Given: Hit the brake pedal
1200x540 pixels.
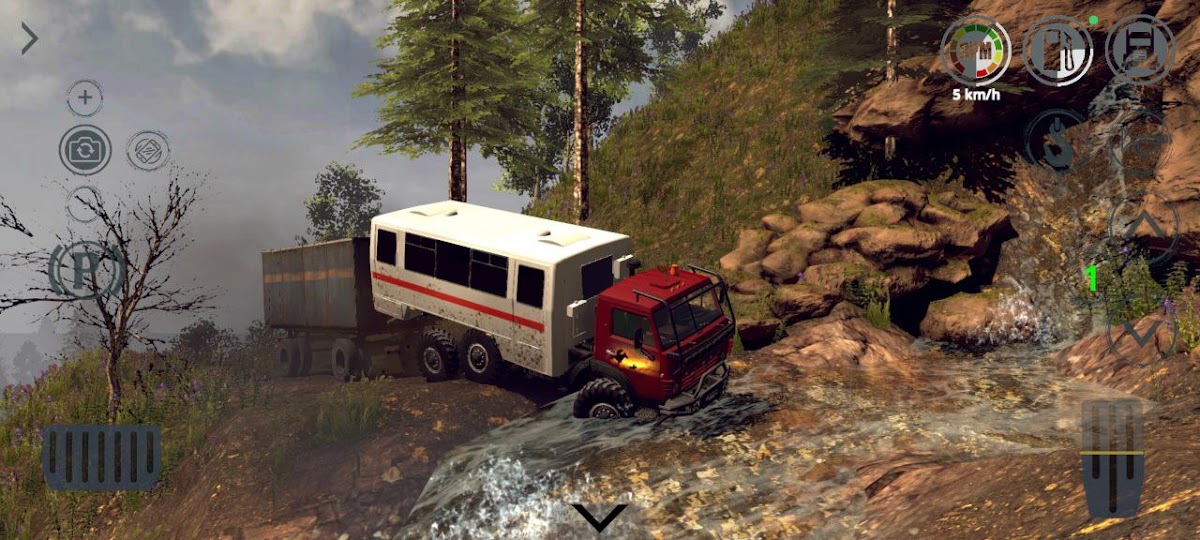Looking at the screenshot, I should click(101, 456).
